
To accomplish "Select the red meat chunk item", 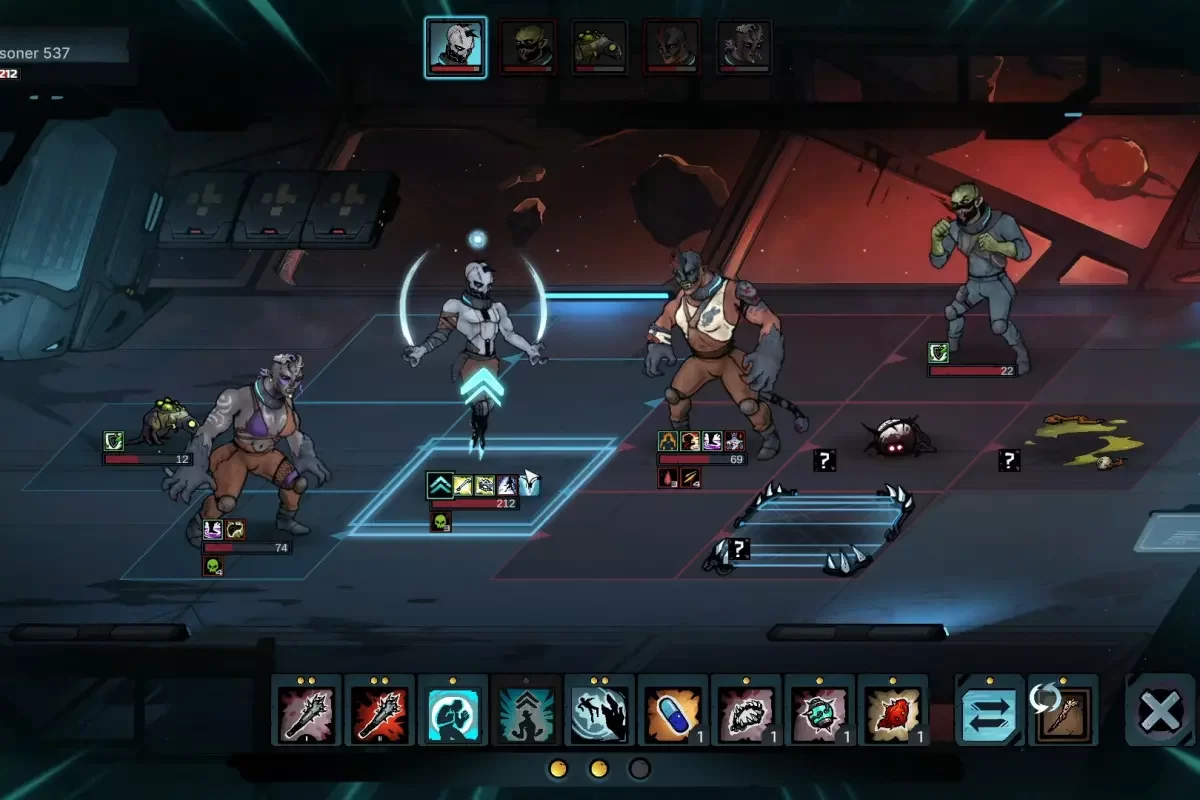I will pos(893,710).
